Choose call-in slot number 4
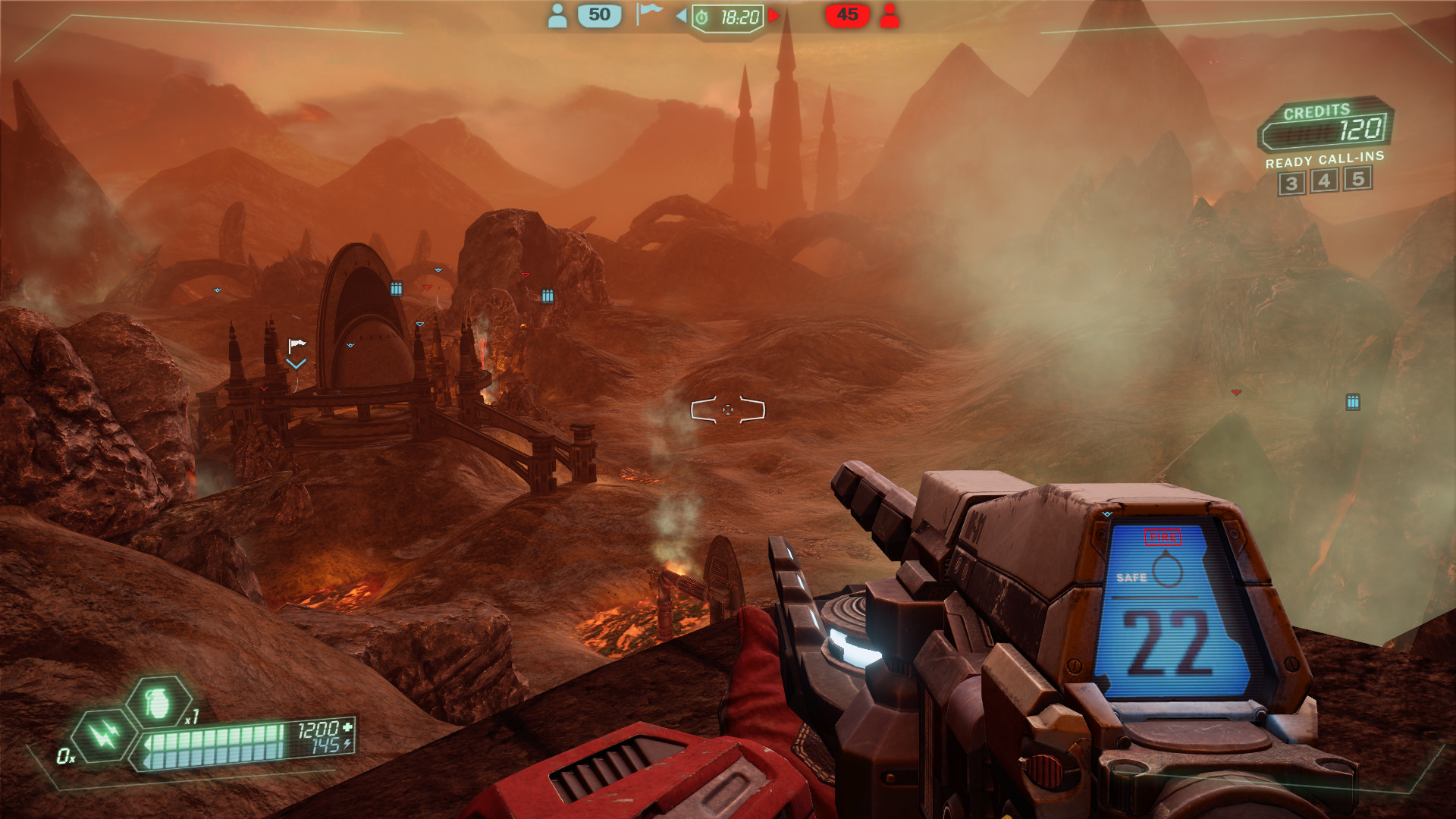Image resolution: width=1456 pixels, height=819 pixels. [x=1324, y=180]
